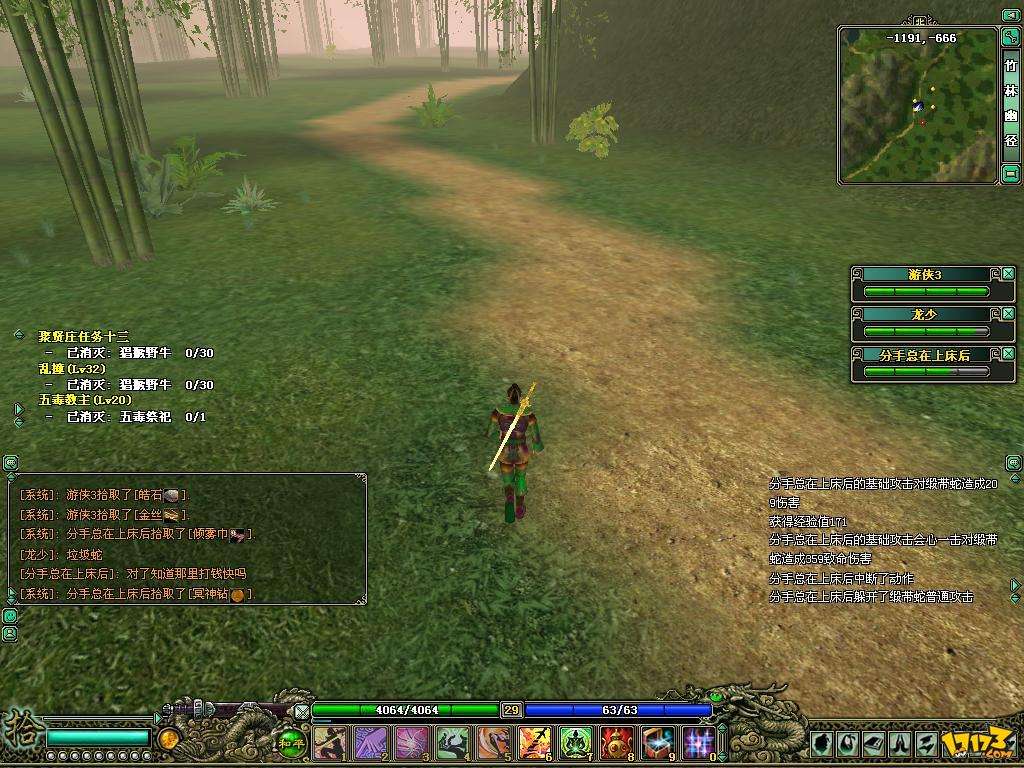Open the first menu icon at bottom right
Screen dimensions: 1024x768
[821, 743]
